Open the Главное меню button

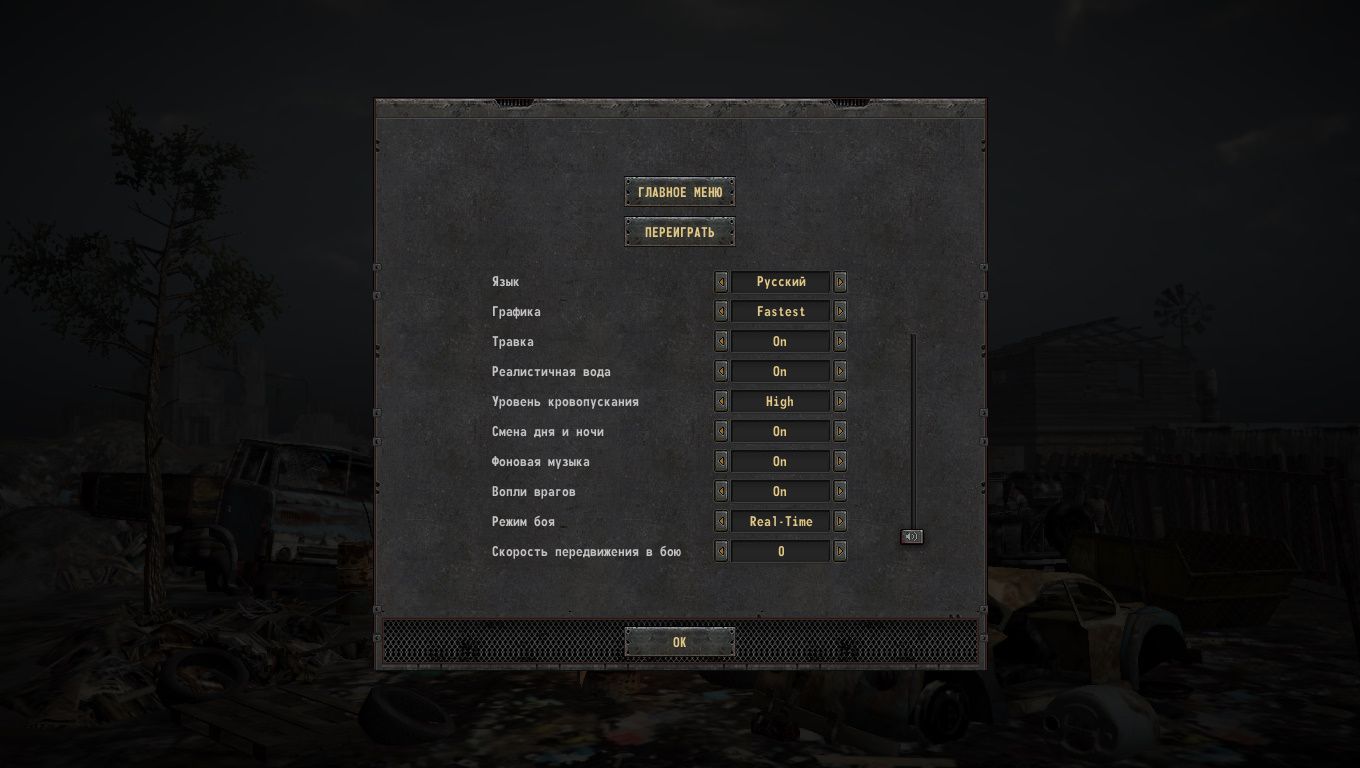pos(680,192)
